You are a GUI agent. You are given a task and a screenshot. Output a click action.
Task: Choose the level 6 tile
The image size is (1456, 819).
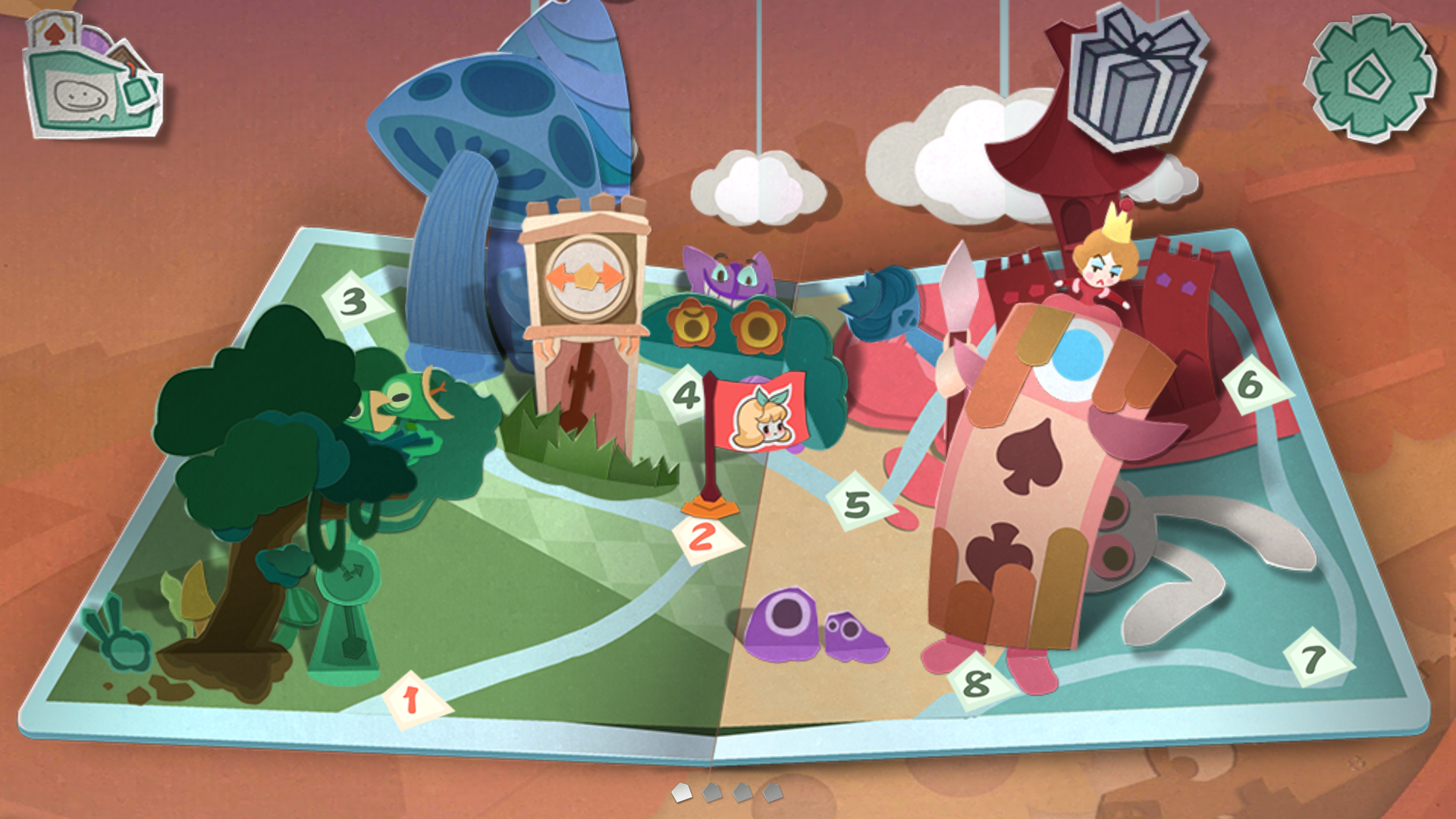pyautogui.click(x=1253, y=385)
